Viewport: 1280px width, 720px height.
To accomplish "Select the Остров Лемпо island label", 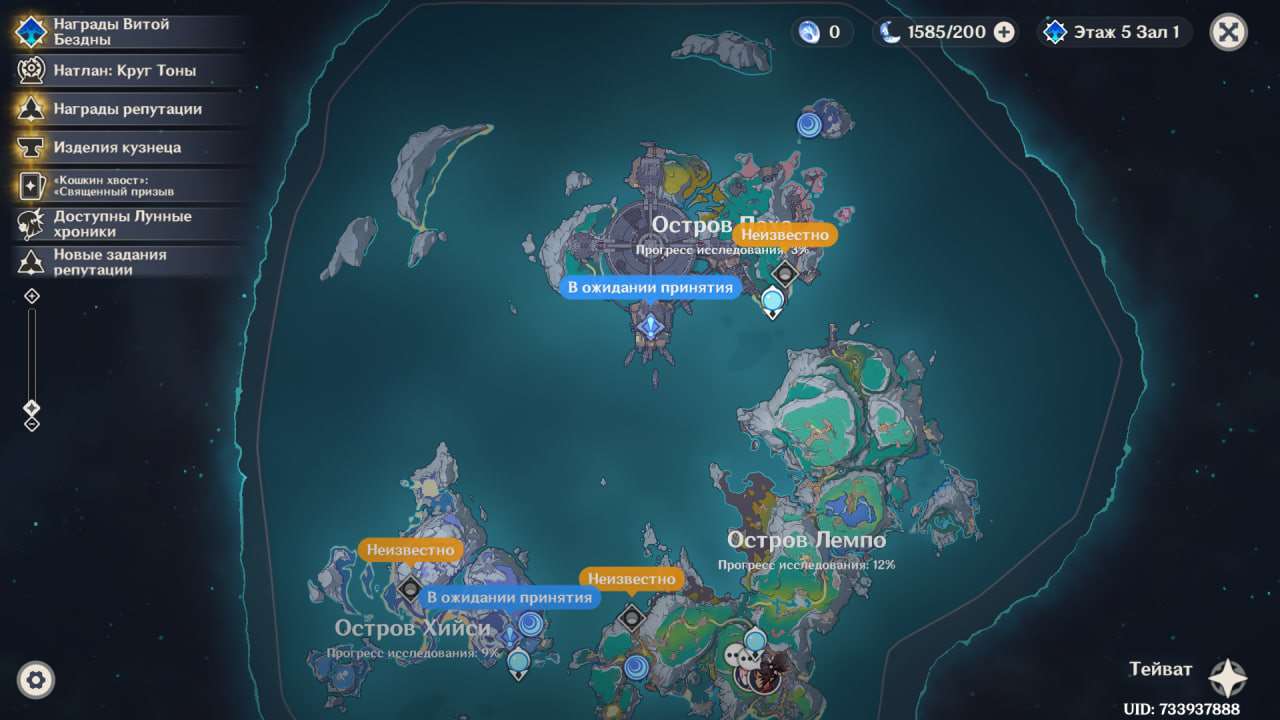I will (806, 541).
